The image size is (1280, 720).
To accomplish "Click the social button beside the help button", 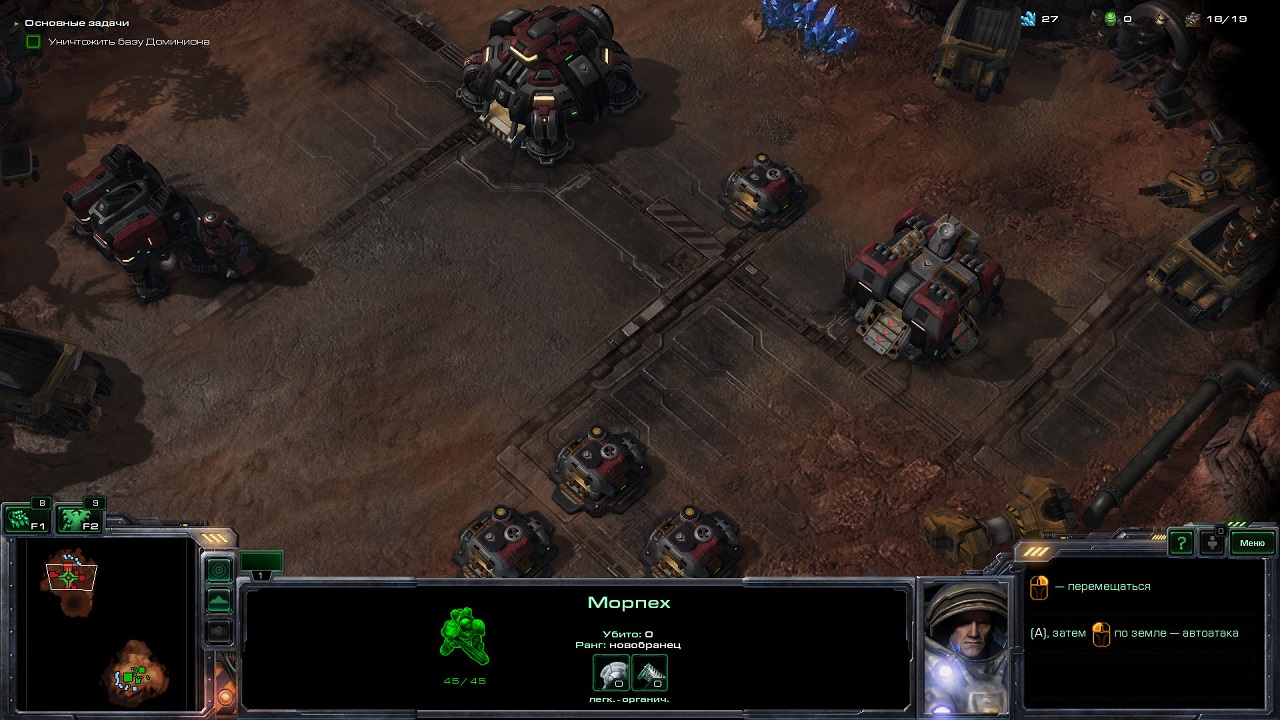I will point(1212,543).
